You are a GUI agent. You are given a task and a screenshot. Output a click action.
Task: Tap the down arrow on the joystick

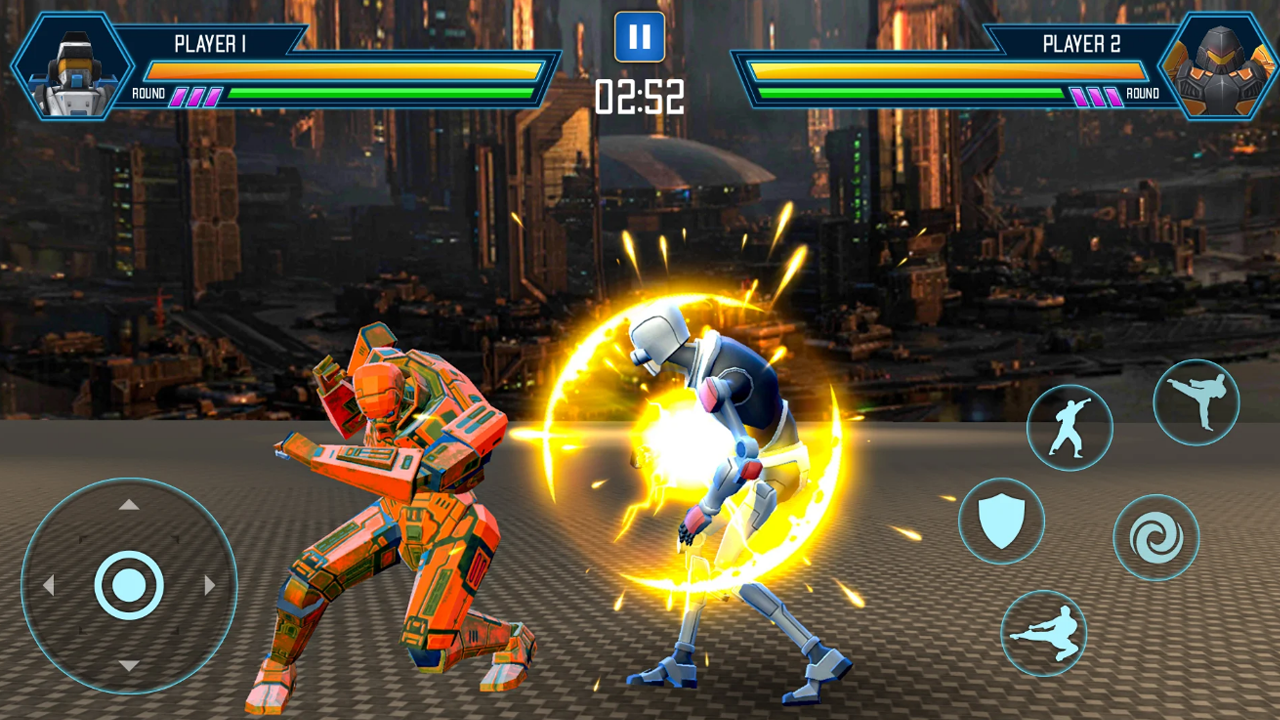coord(128,662)
